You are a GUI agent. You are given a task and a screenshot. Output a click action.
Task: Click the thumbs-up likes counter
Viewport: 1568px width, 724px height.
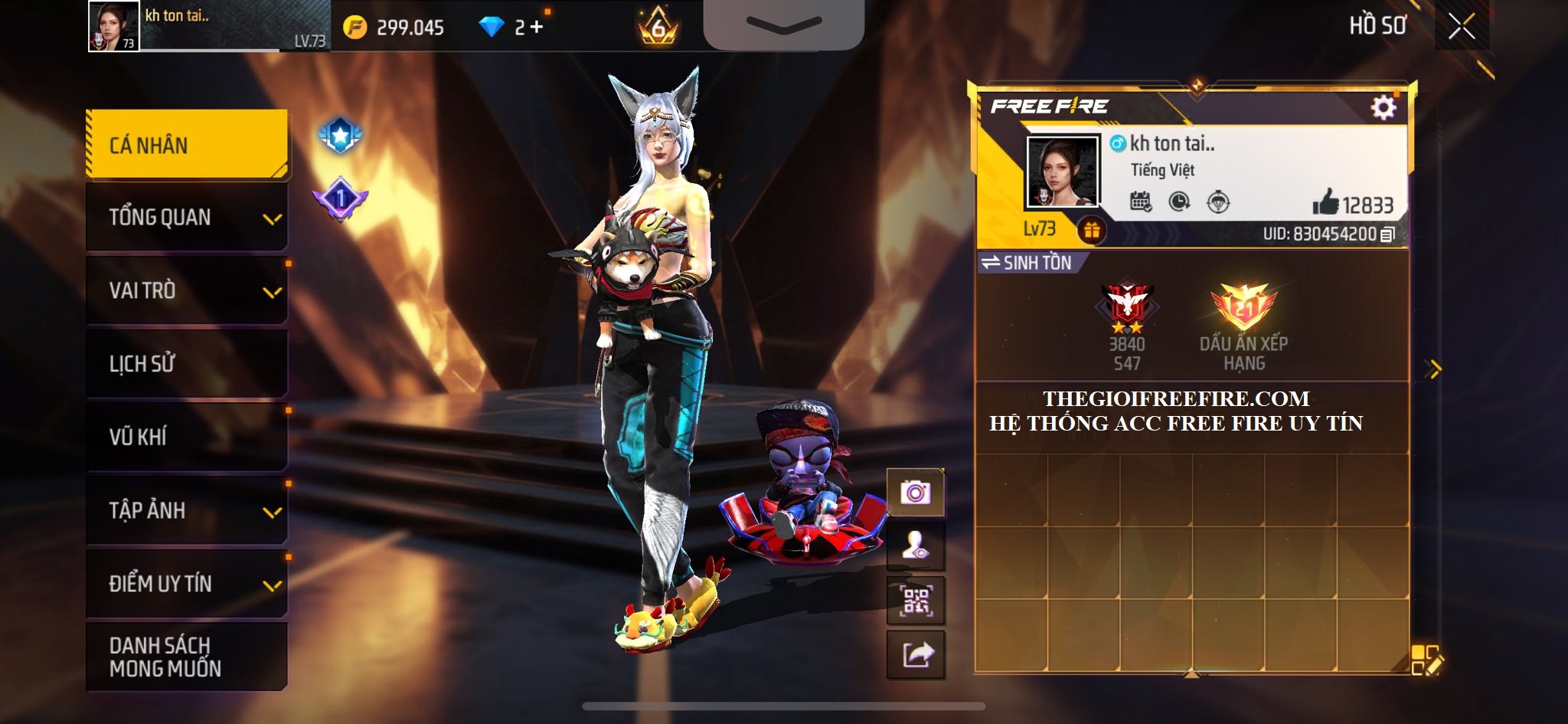tap(1352, 205)
